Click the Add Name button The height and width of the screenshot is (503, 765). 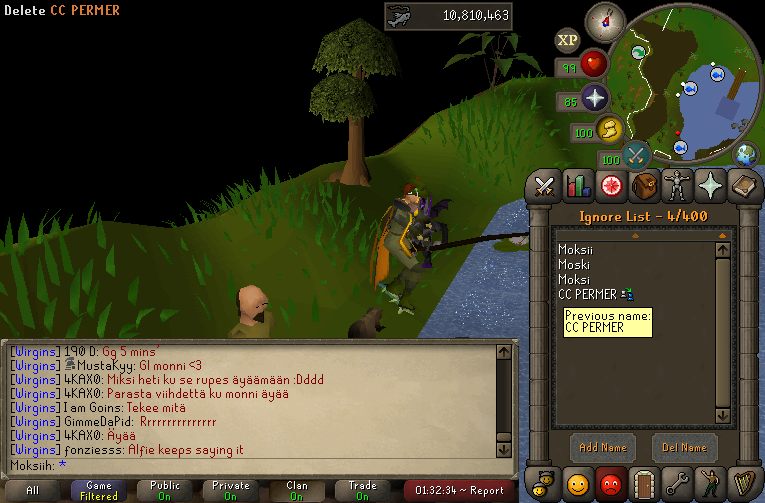click(x=603, y=447)
